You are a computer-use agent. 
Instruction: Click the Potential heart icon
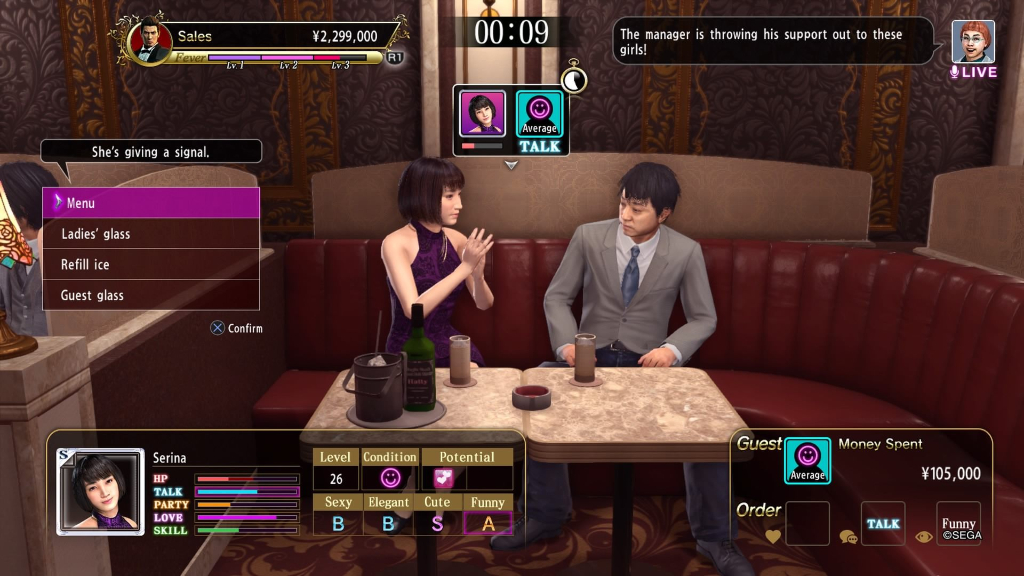click(x=443, y=478)
